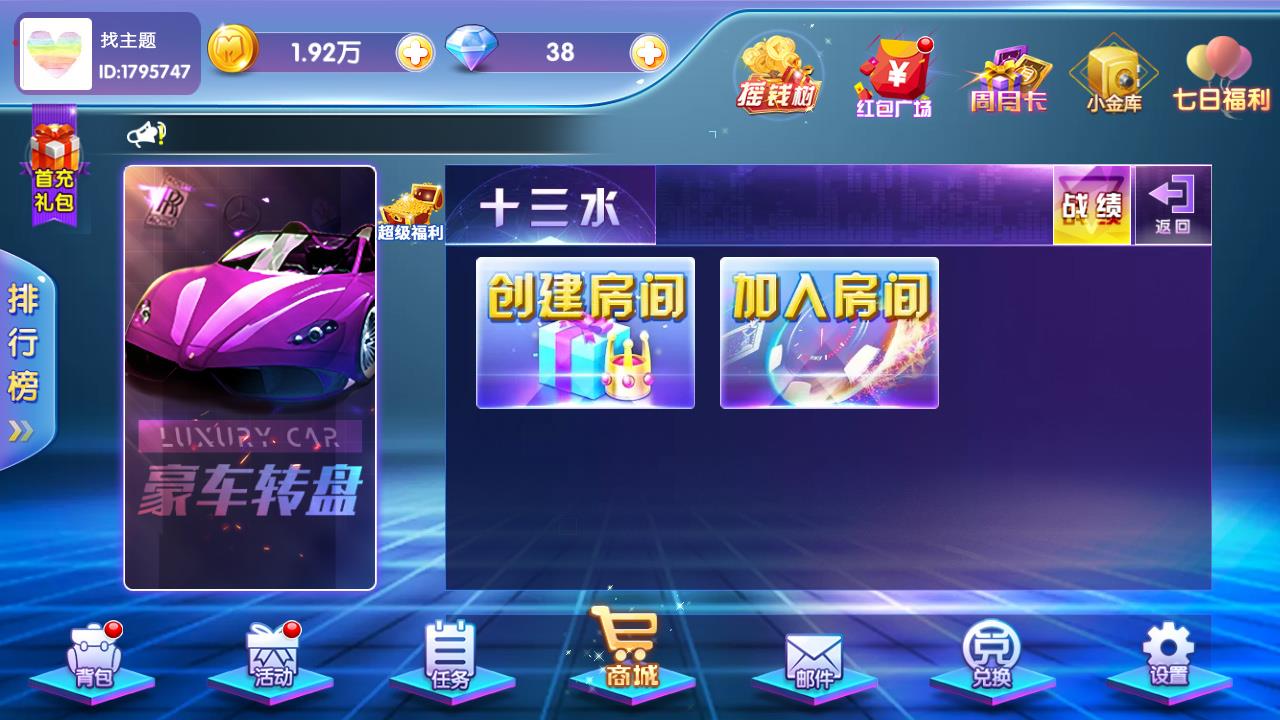Open the 周月卡 weekly monthly card
This screenshot has height=720, width=1280.
(x=1010, y=75)
